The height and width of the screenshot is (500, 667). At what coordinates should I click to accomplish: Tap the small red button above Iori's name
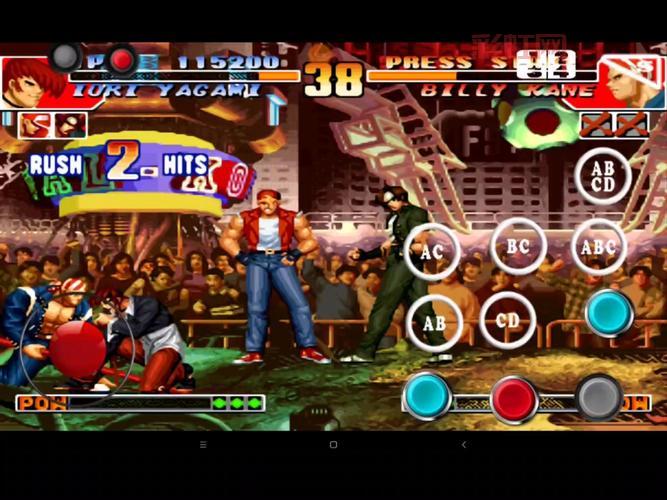pos(122,60)
